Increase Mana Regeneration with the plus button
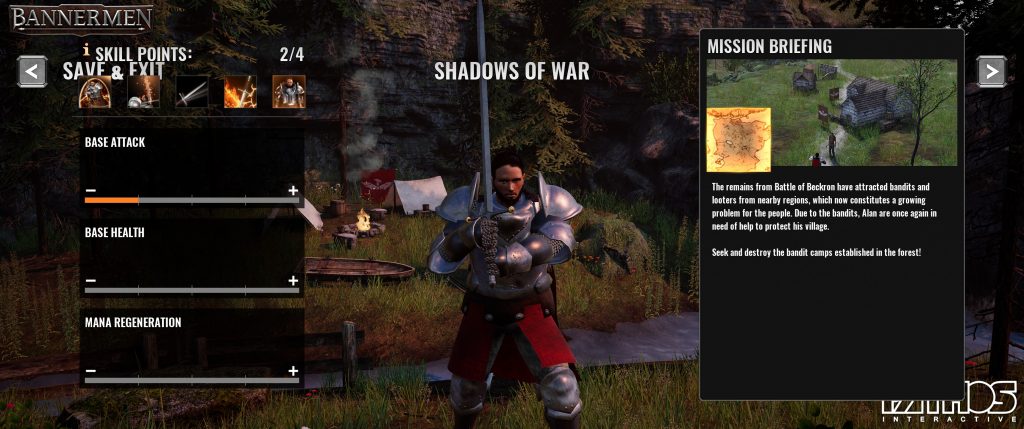 tap(293, 371)
